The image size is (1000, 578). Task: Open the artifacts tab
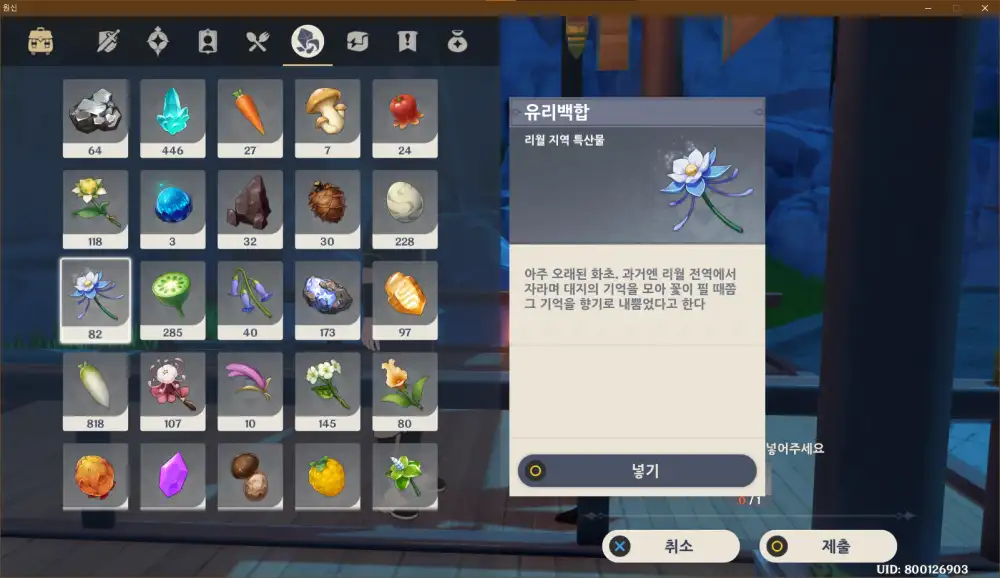158,42
